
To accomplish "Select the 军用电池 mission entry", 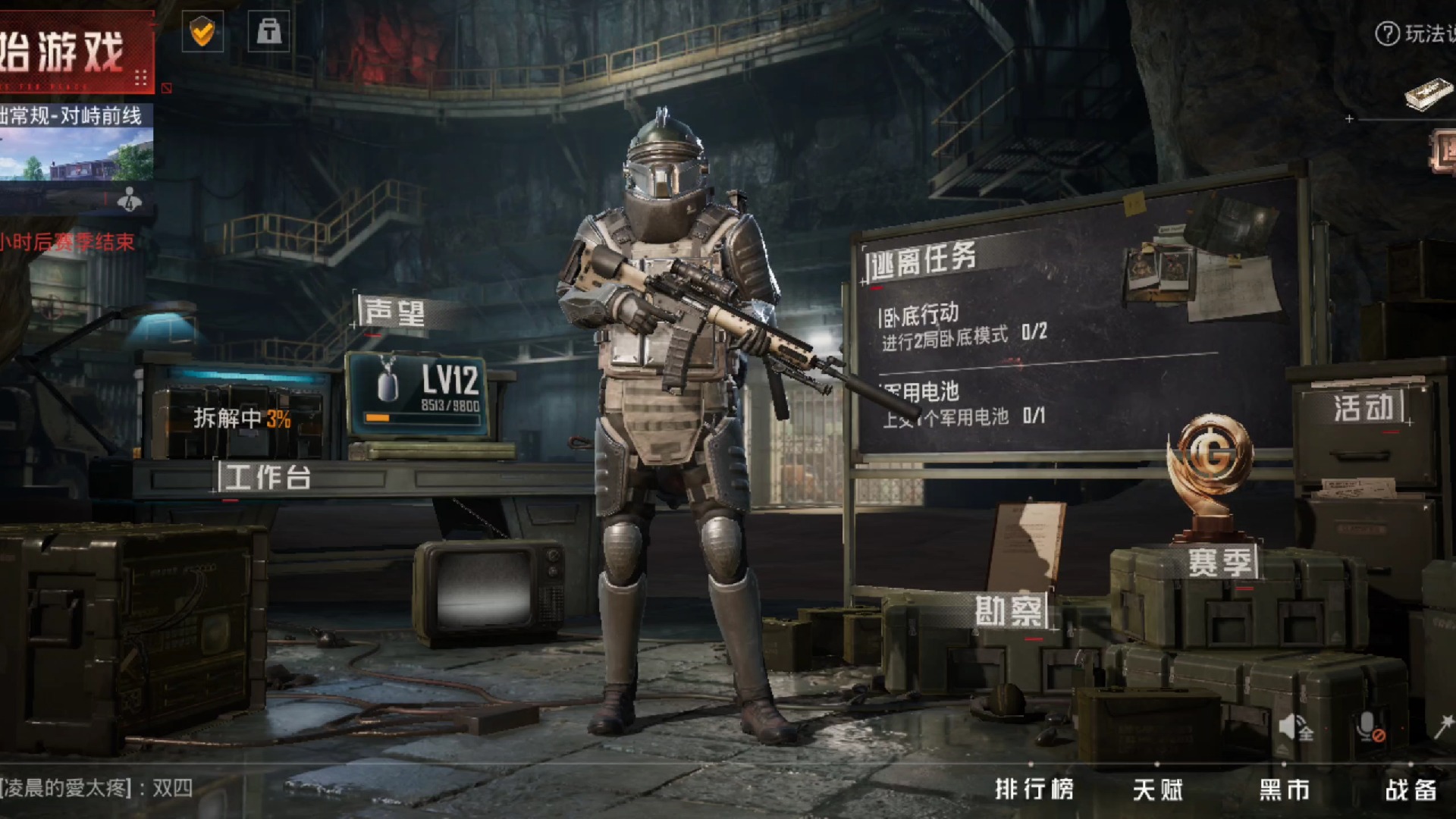I will click(962, 404).
